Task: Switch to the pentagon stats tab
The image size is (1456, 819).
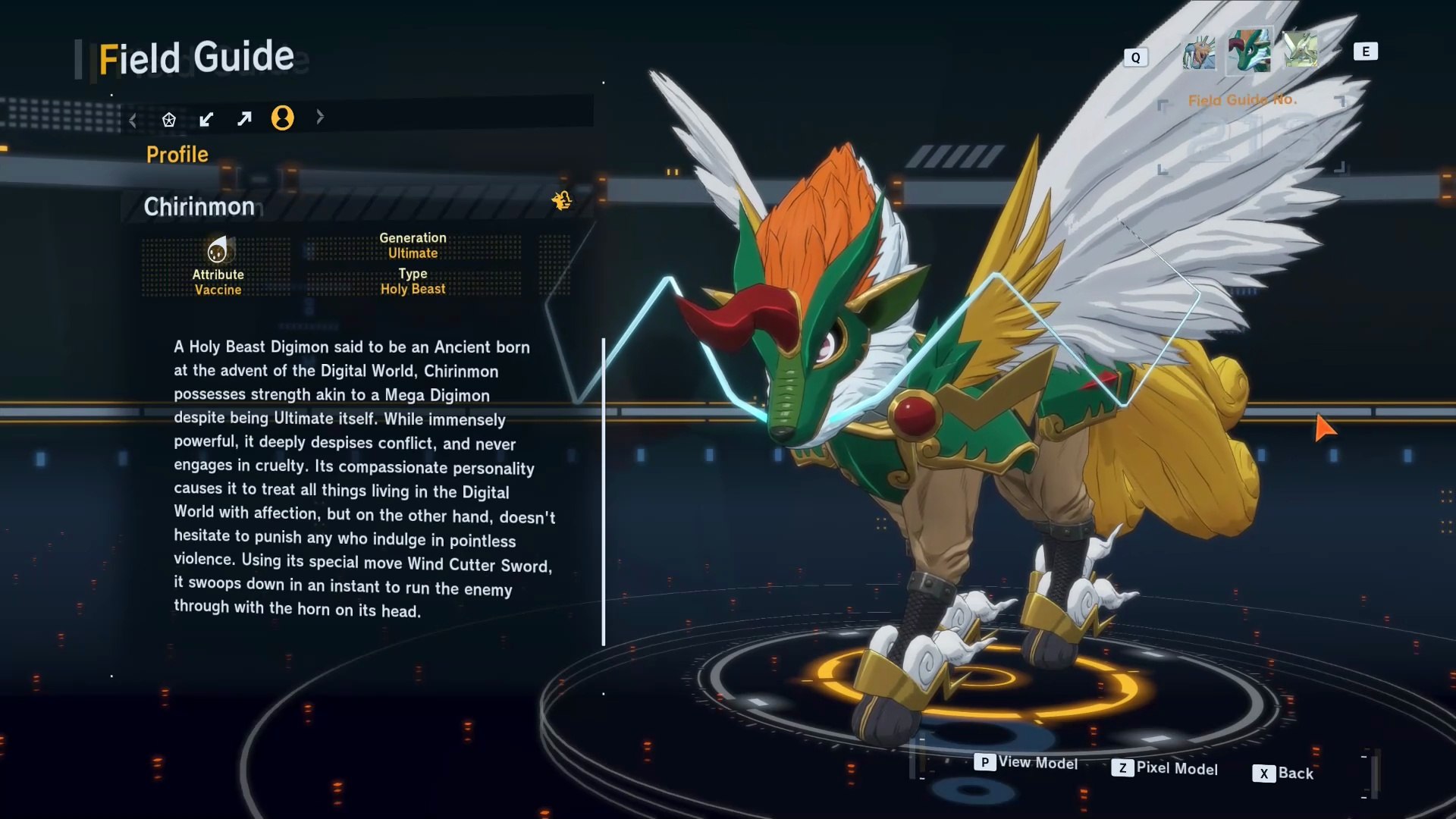Action: 169,119
